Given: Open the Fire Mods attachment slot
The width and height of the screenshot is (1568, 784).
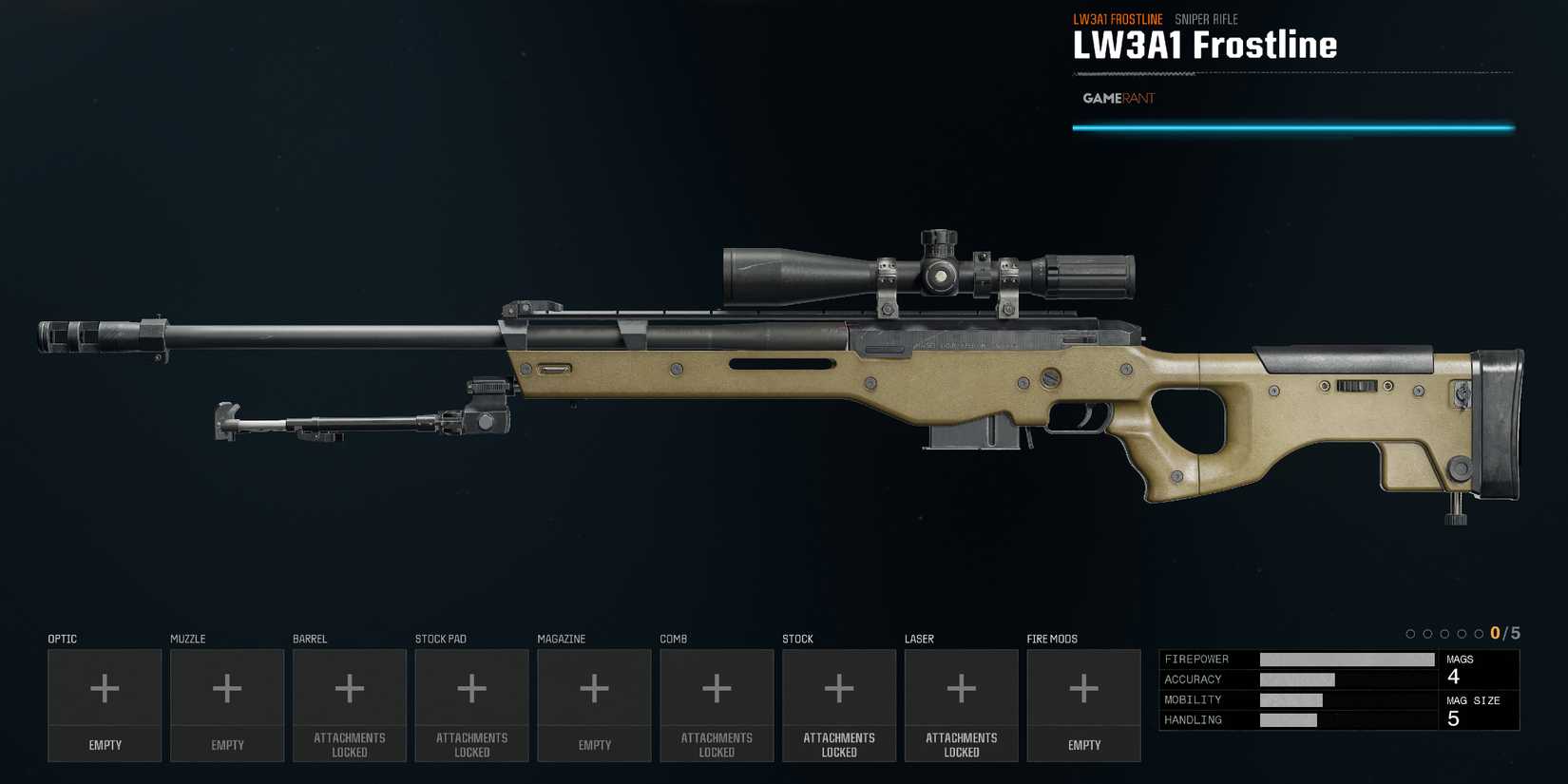Looking at the screenshot, I should pos(1083,703).
